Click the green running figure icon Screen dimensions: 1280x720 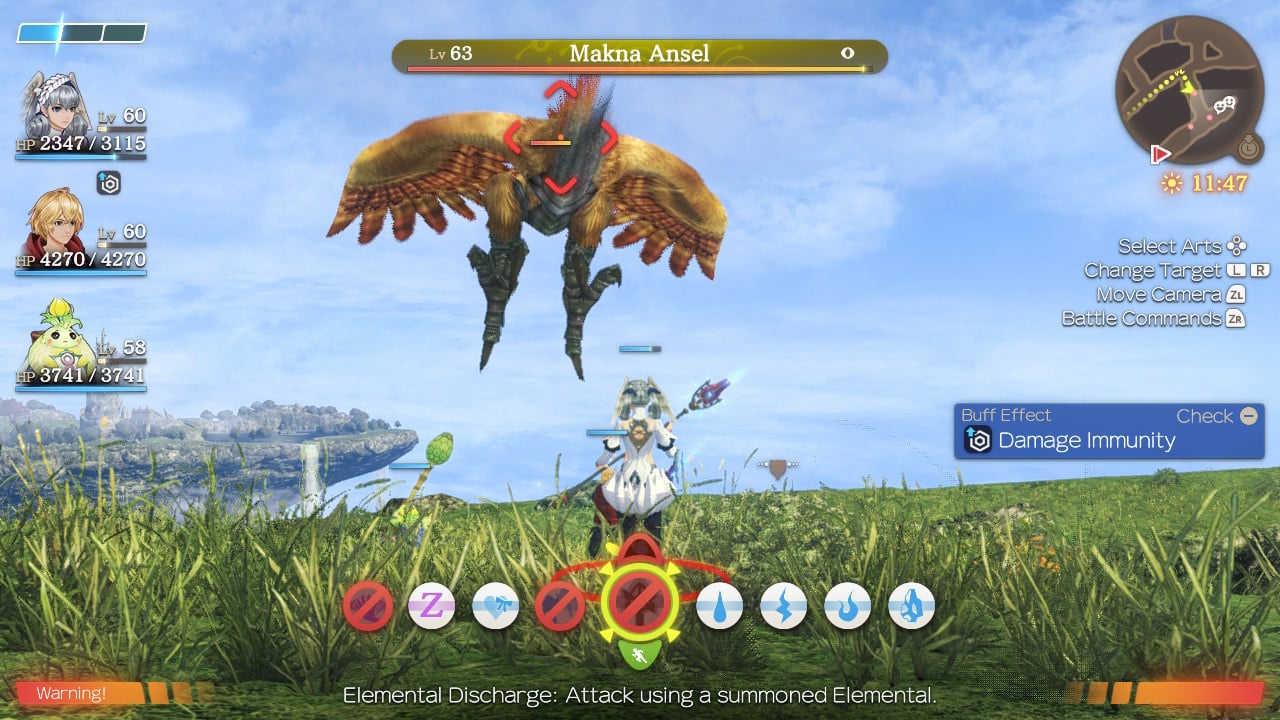[x=640, y=655]
